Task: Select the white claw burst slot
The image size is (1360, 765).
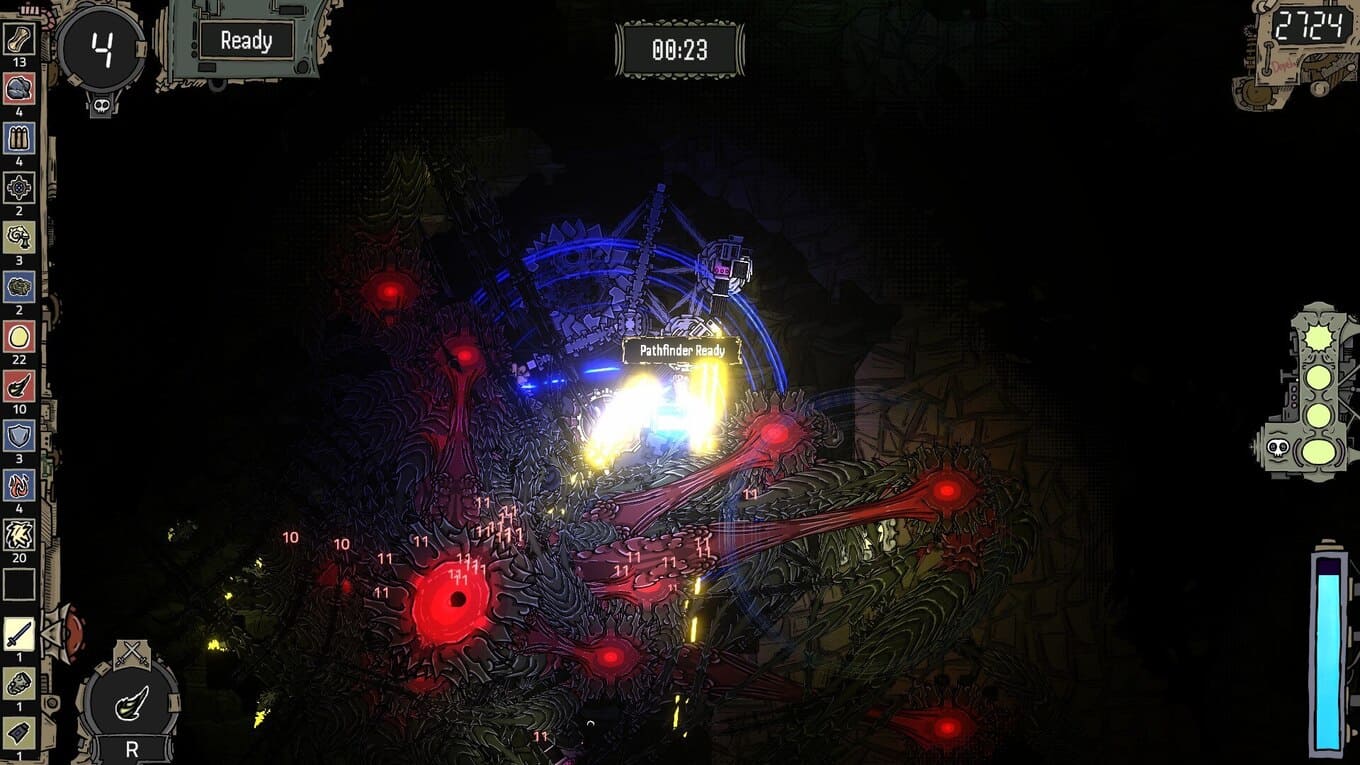Action: tap(19, 535)
